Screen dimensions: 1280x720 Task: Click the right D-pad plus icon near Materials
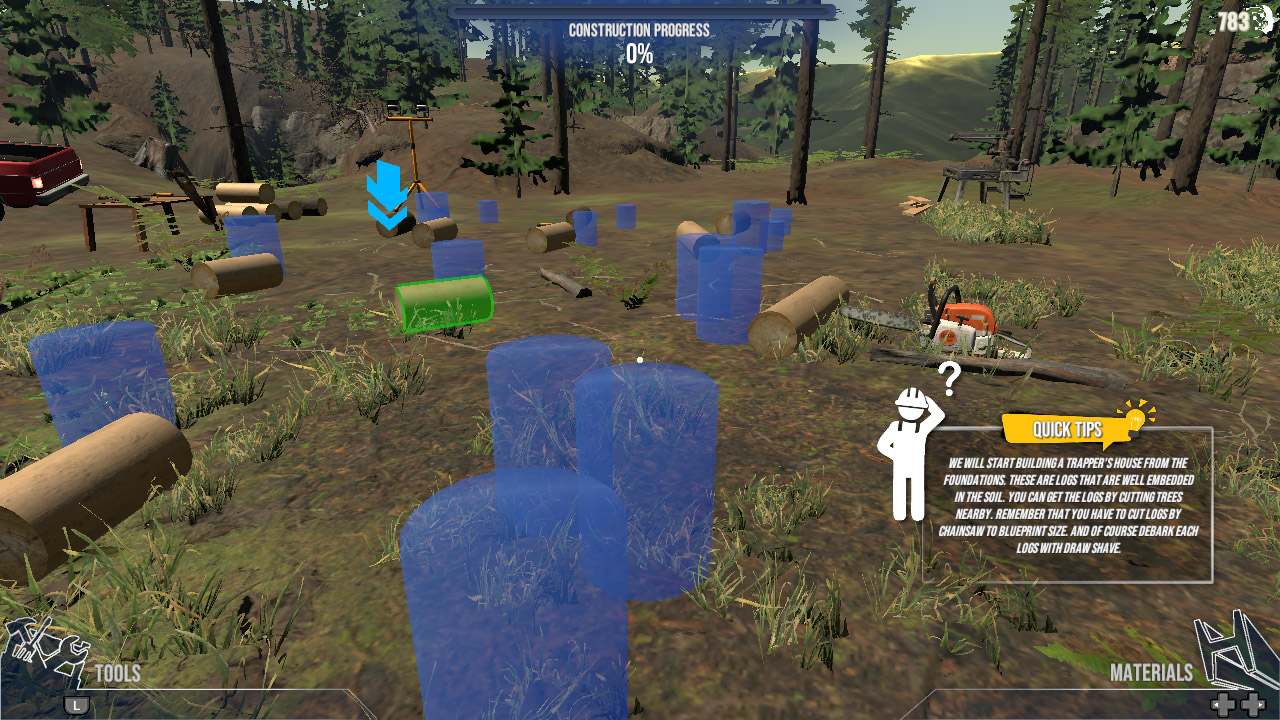[1253, 703]
